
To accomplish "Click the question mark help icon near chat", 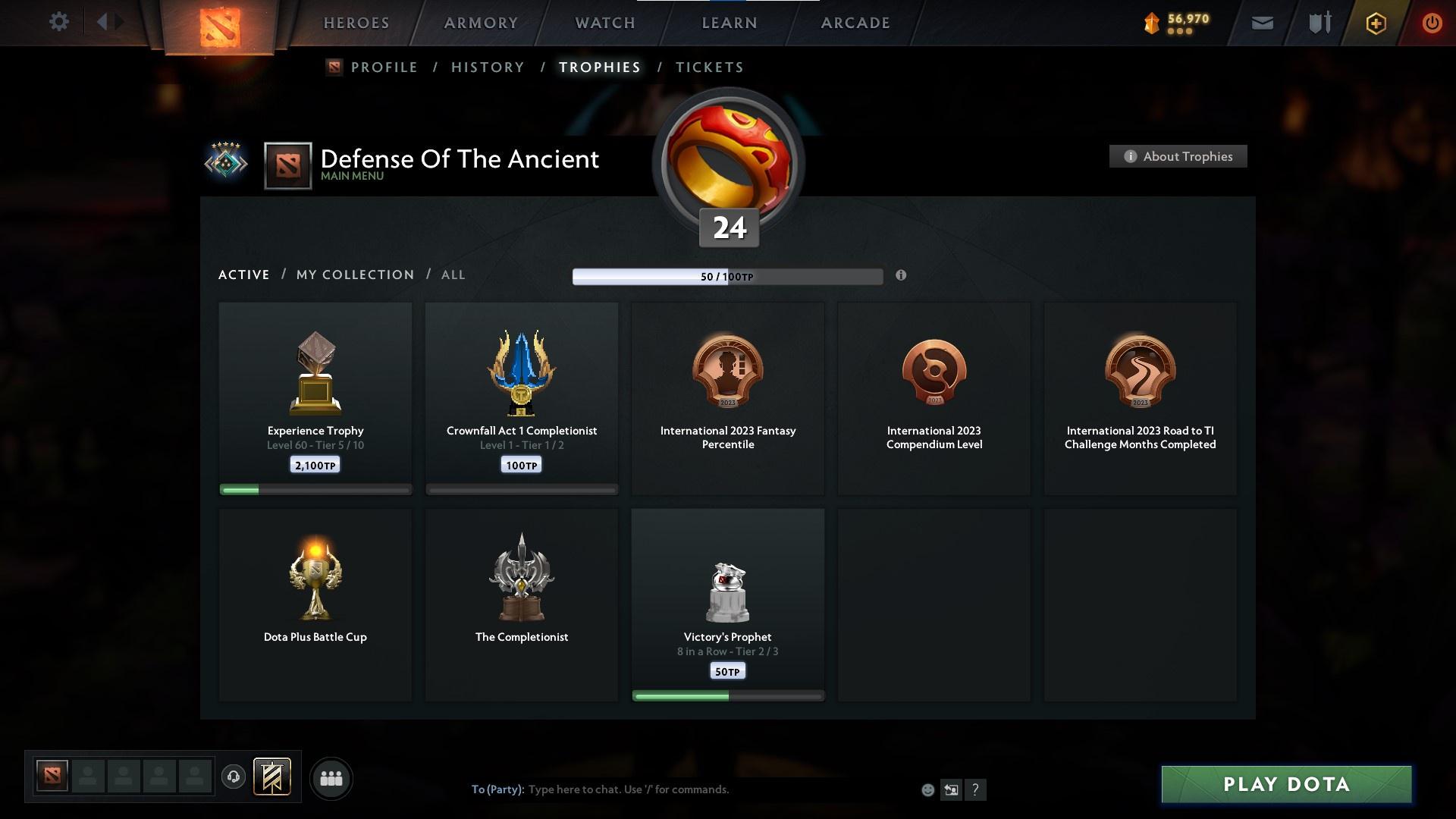I will [976, 789].
